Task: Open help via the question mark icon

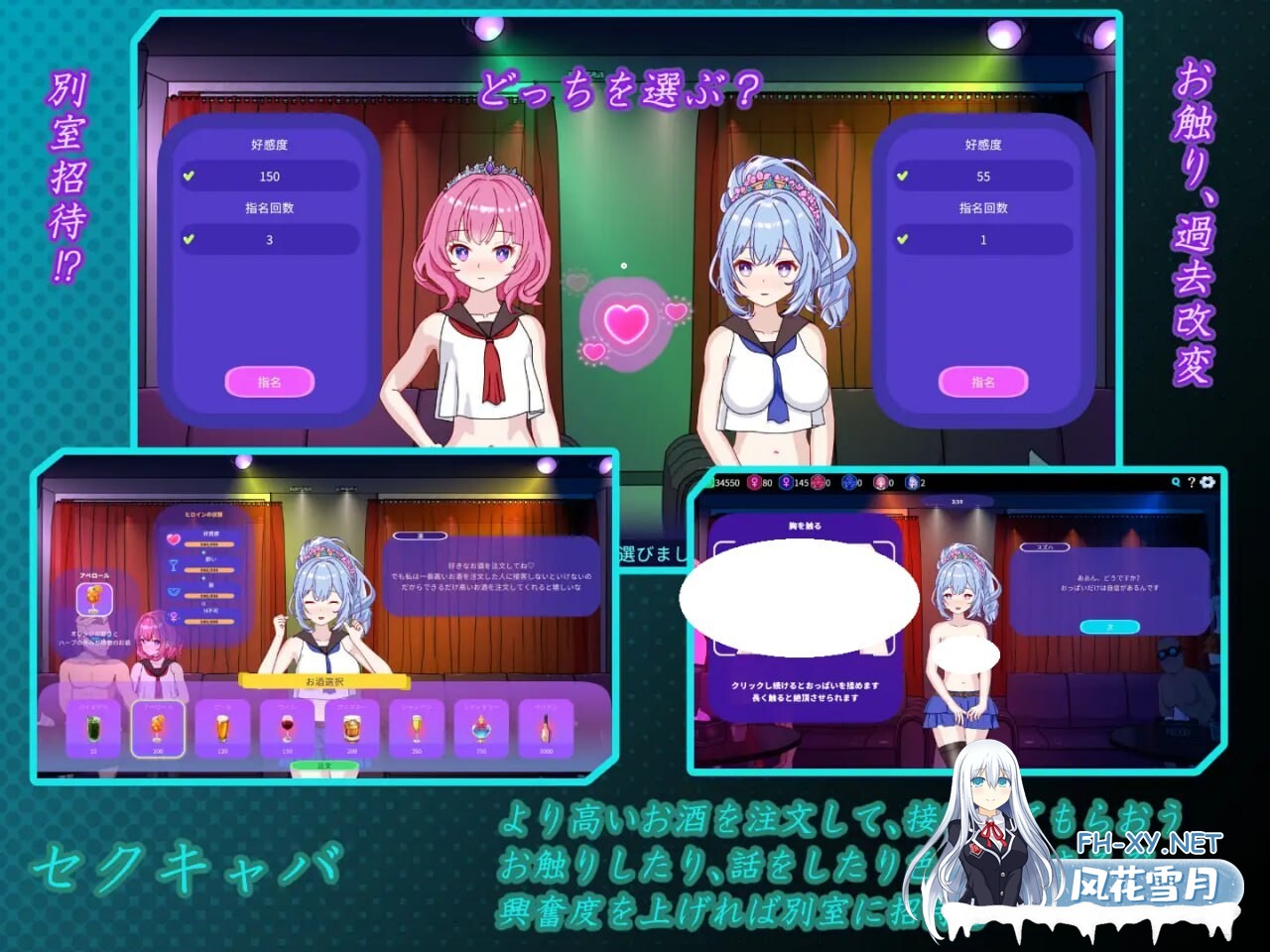Action: pos(1192,483)
